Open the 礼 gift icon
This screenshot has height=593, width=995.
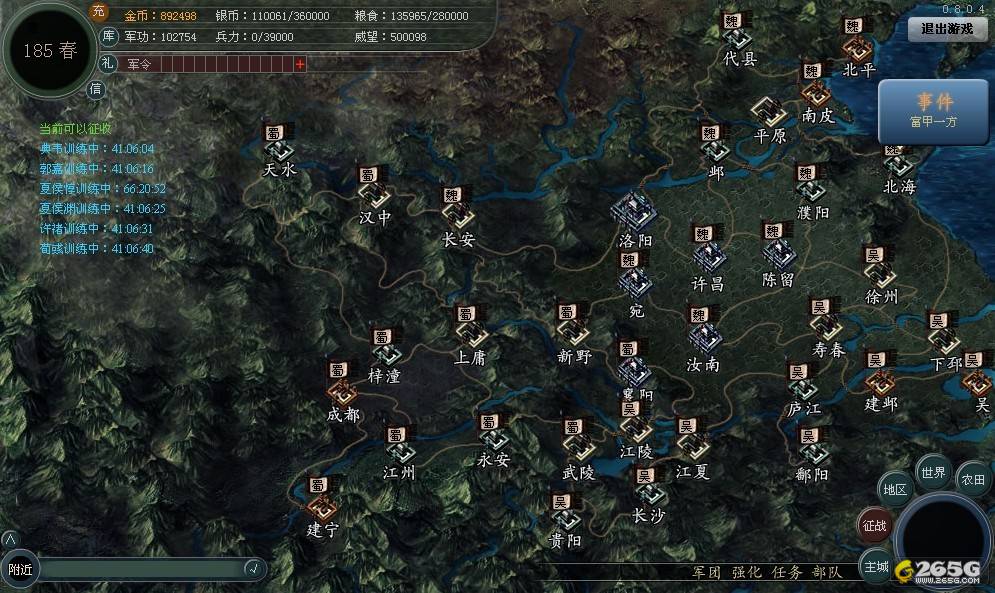click(x=109, y=63)
